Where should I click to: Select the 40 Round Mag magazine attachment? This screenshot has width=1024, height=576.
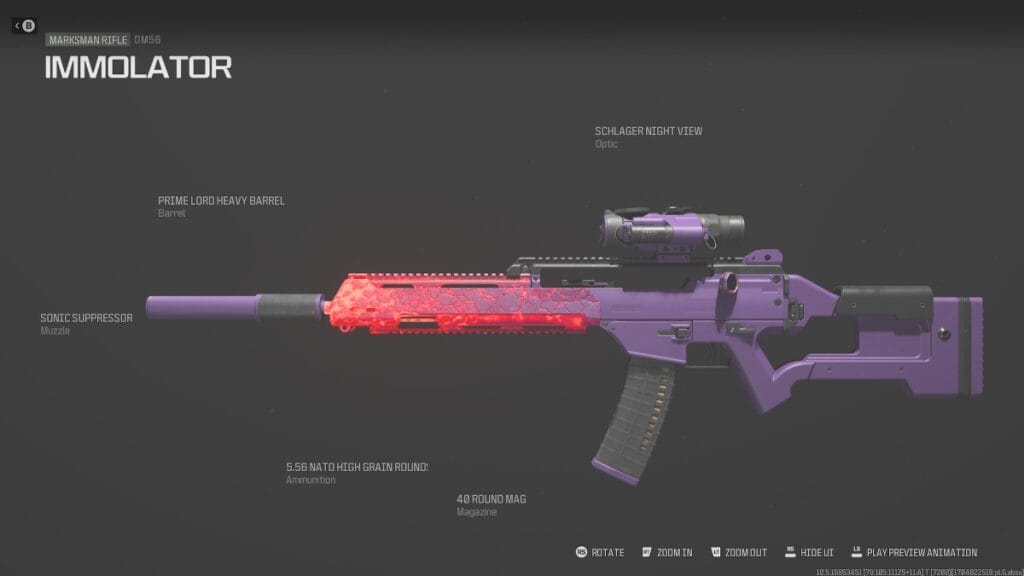coord(491,499)
